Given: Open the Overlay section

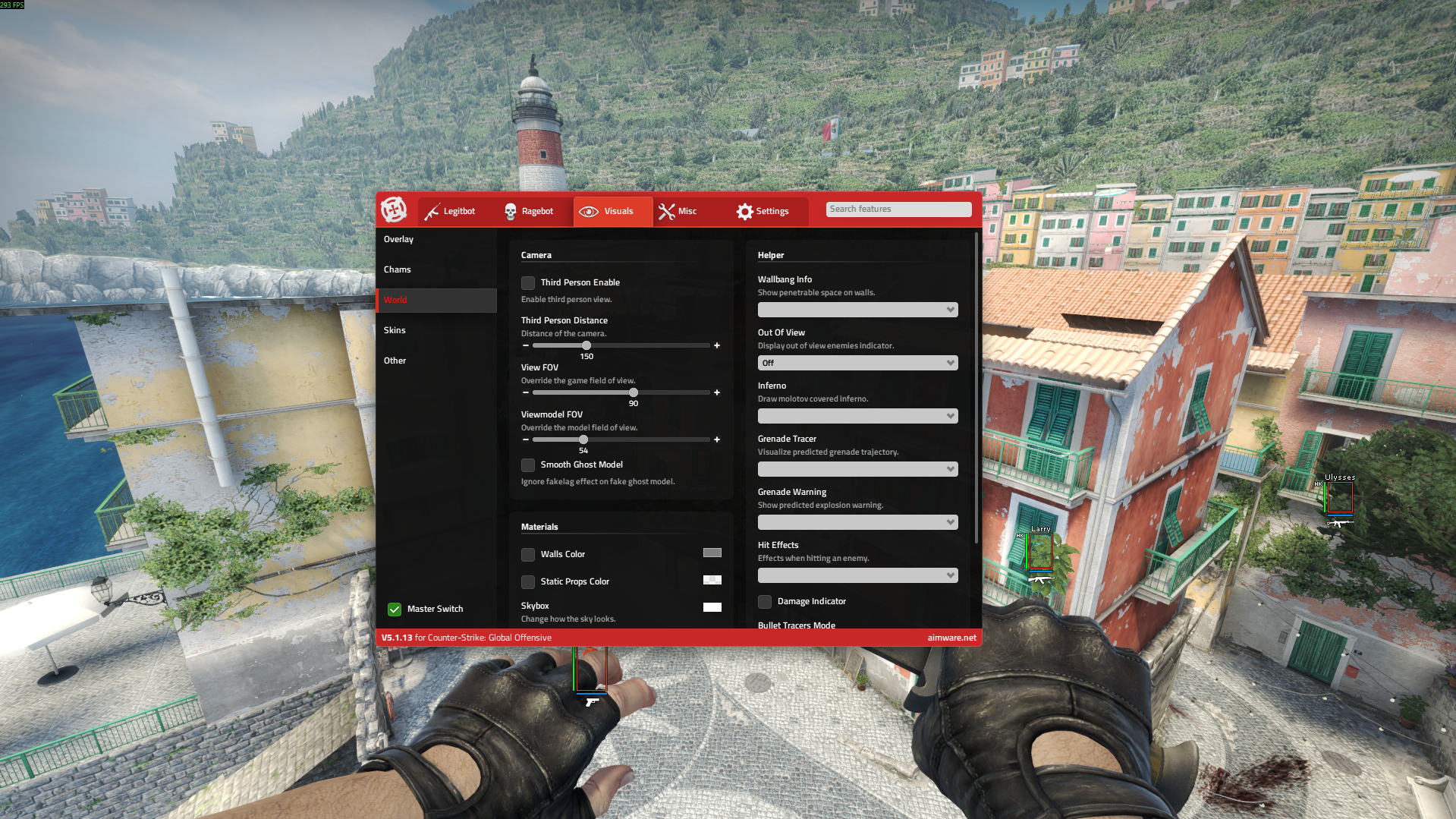Looking at the screenshot, I should point(398,238).
